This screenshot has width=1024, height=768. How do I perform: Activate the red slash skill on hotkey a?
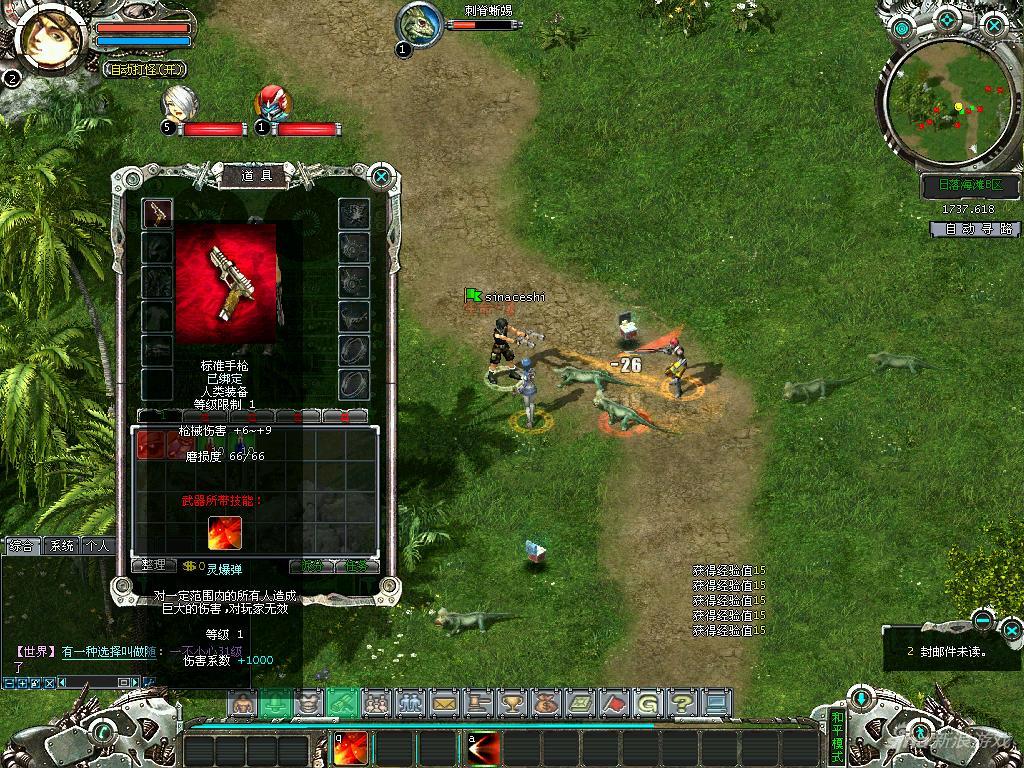coord(485,748)
